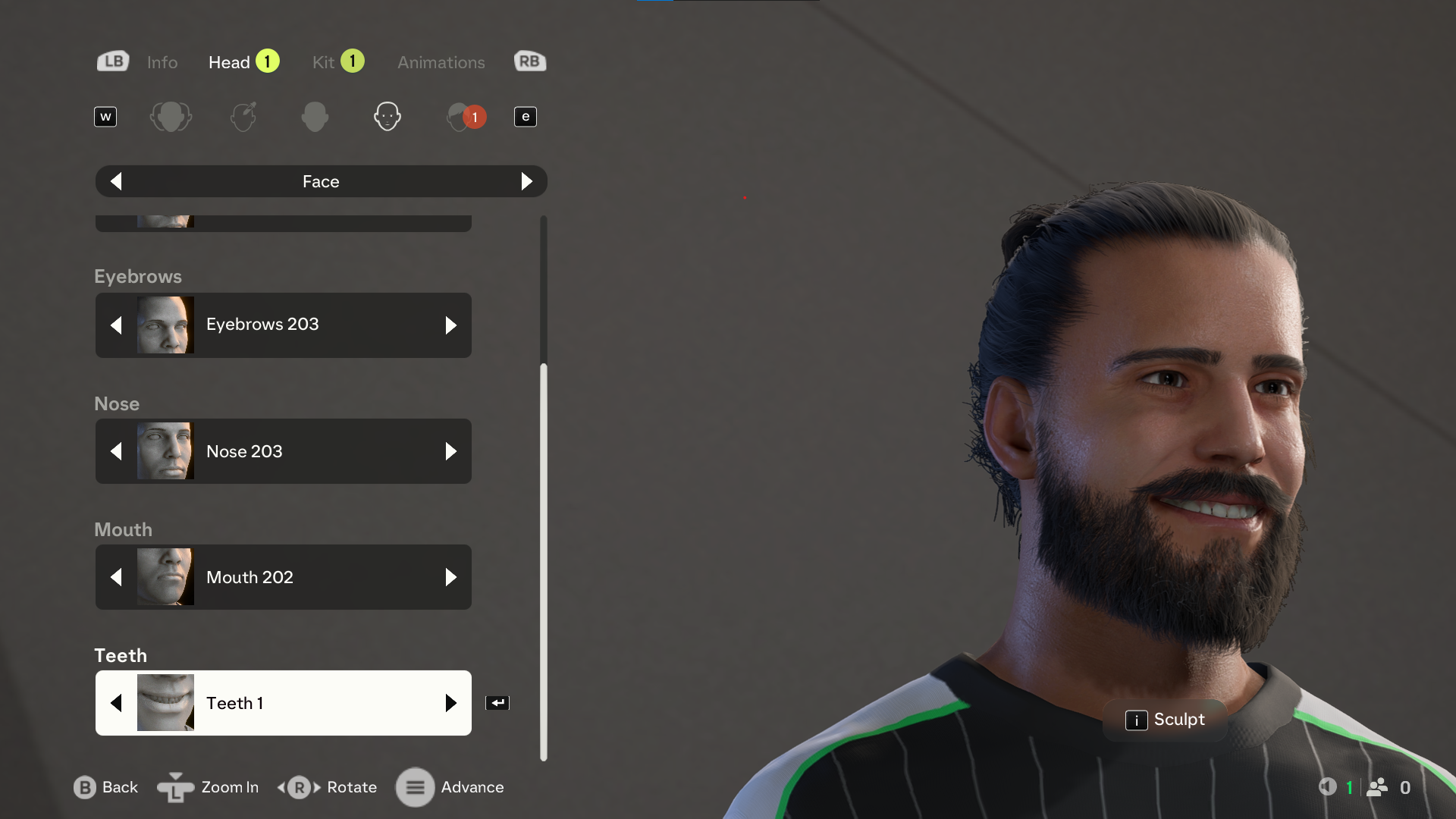This screenshot has height=819, width=1456.
Task: Open the hair color eyedropper icon
Action: click(243, 116)
